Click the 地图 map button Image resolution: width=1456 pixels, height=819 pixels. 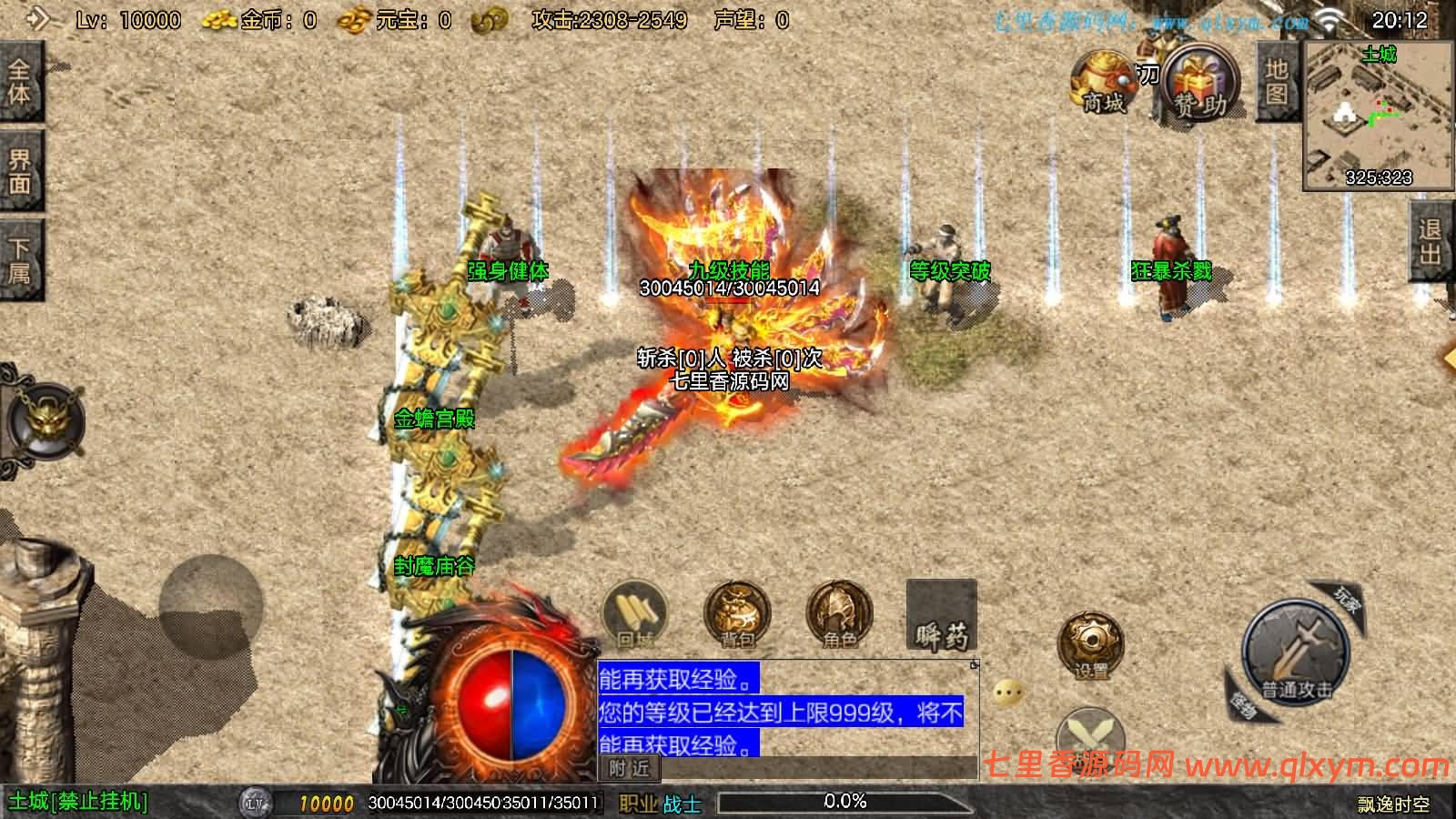(1276, 82)
